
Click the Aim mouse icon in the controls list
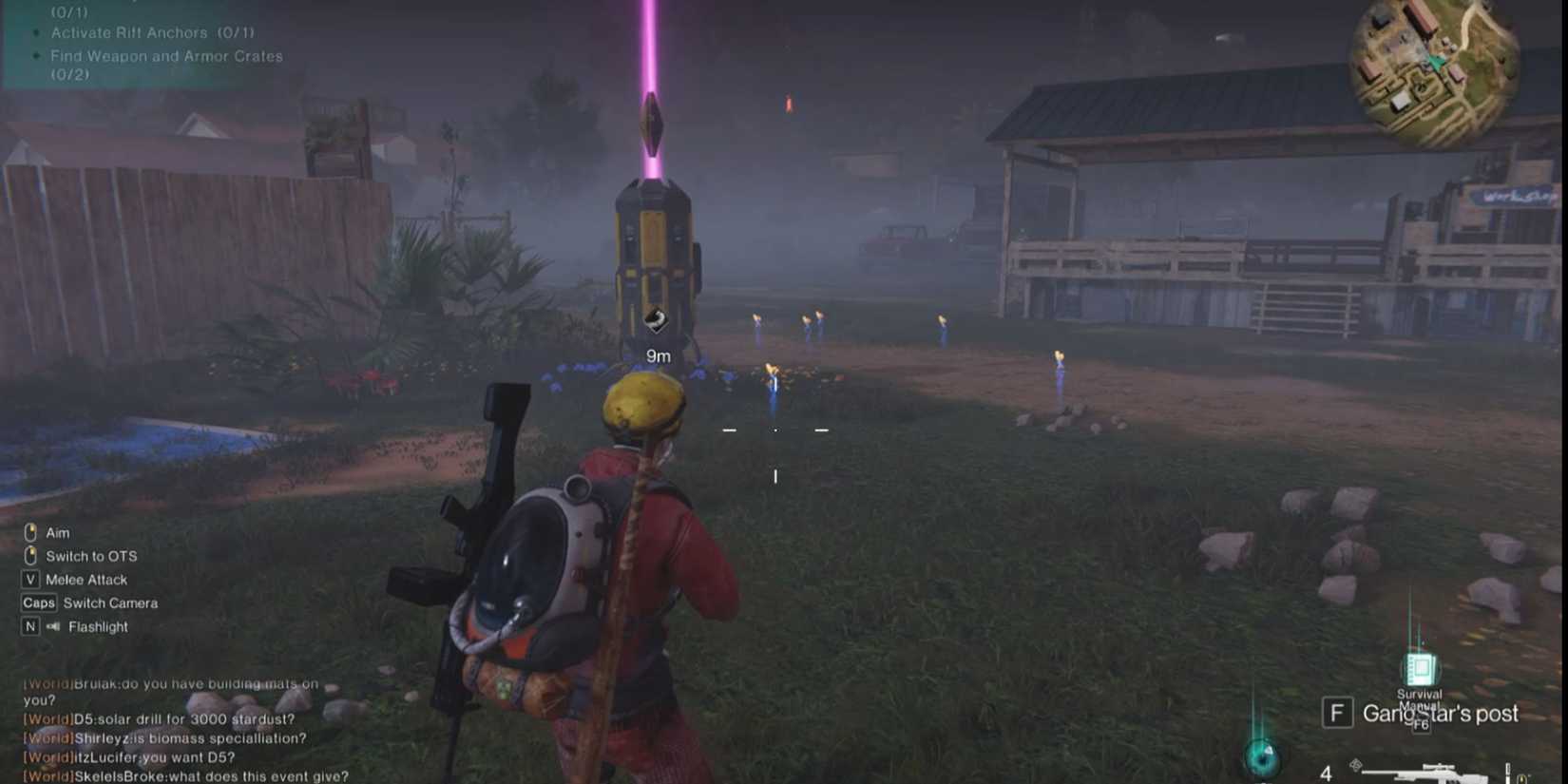pos(31,532)
